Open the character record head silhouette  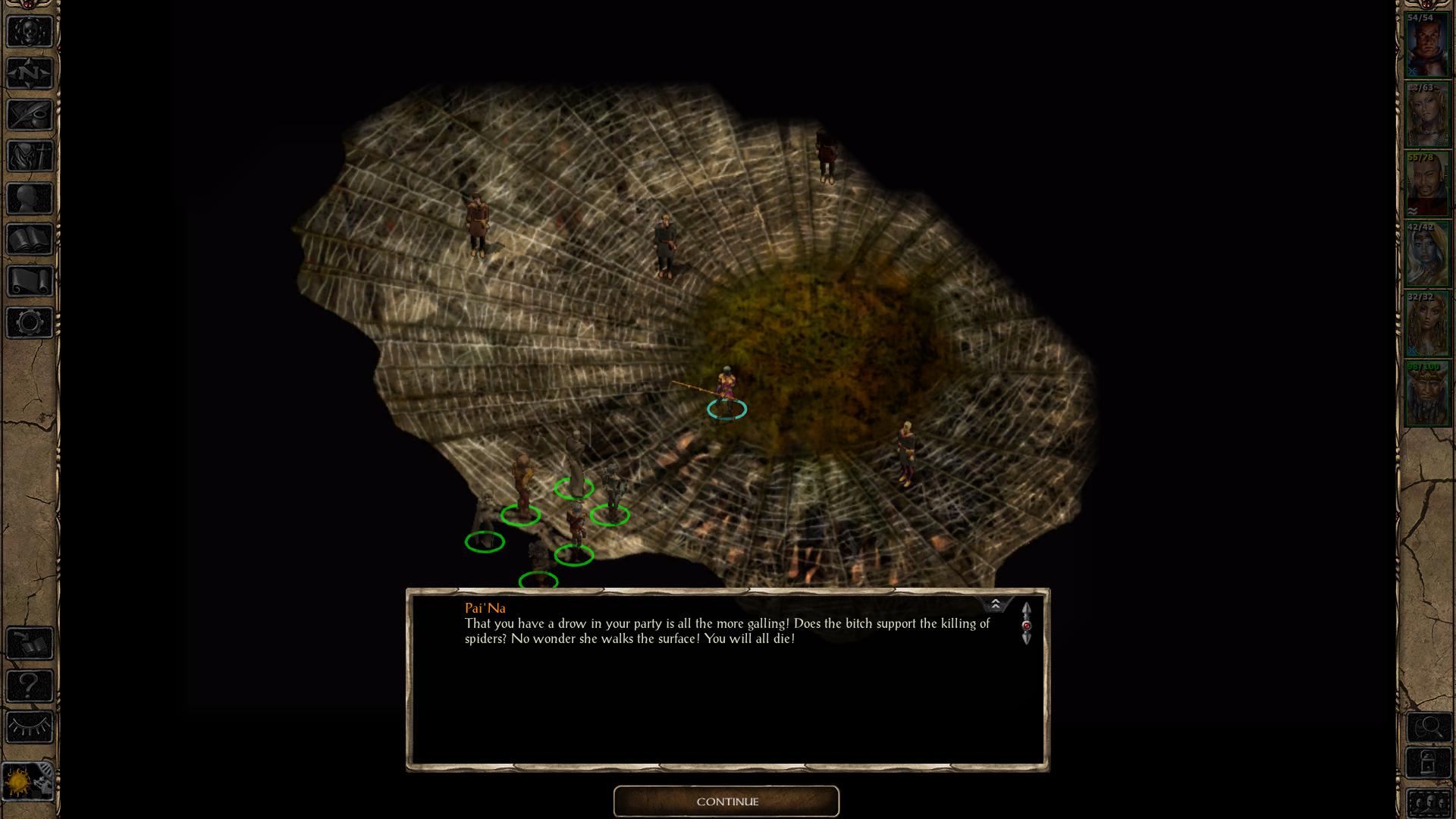30,199
